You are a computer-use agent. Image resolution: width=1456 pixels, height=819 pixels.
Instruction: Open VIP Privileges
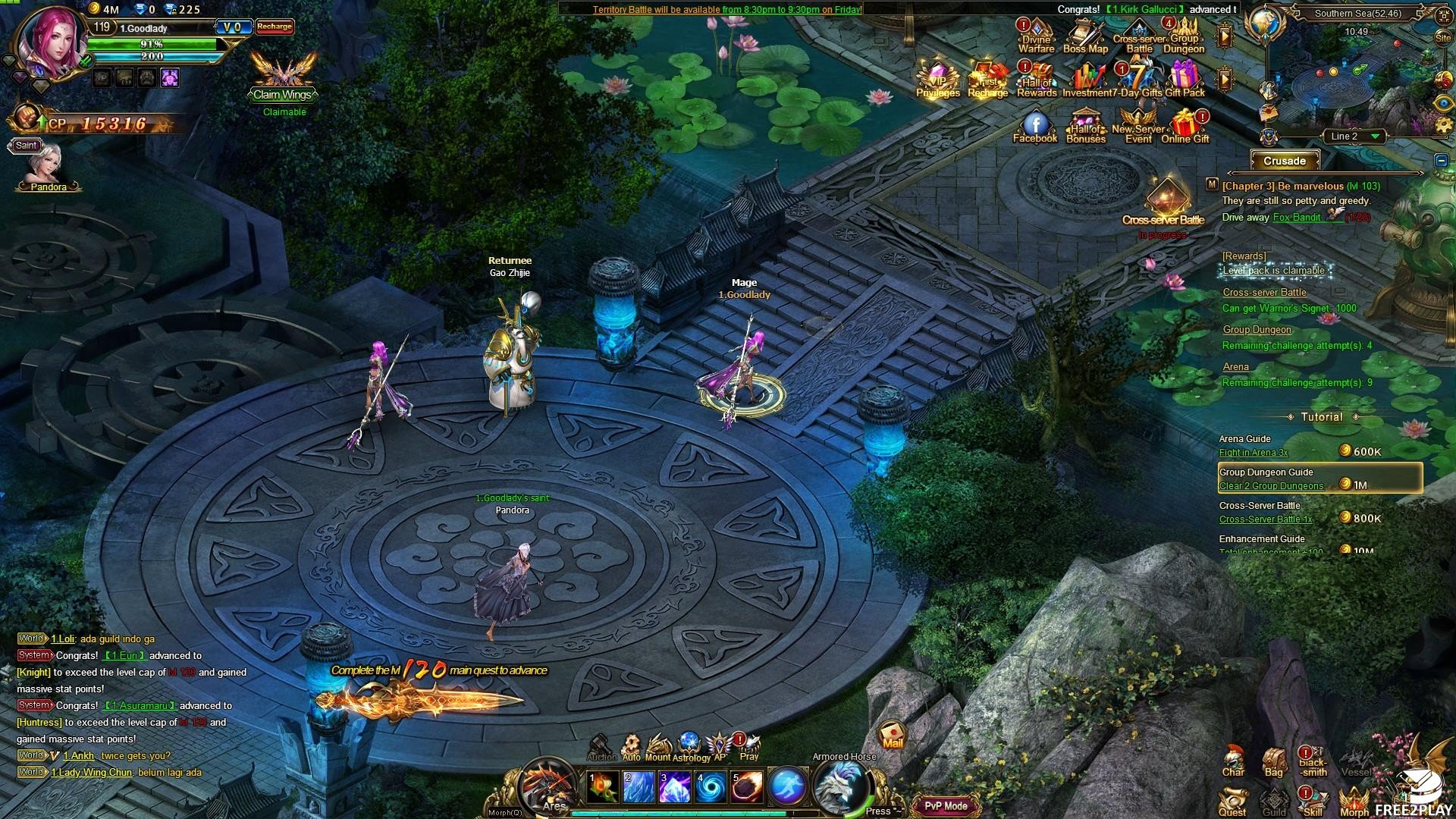(938, 80)
